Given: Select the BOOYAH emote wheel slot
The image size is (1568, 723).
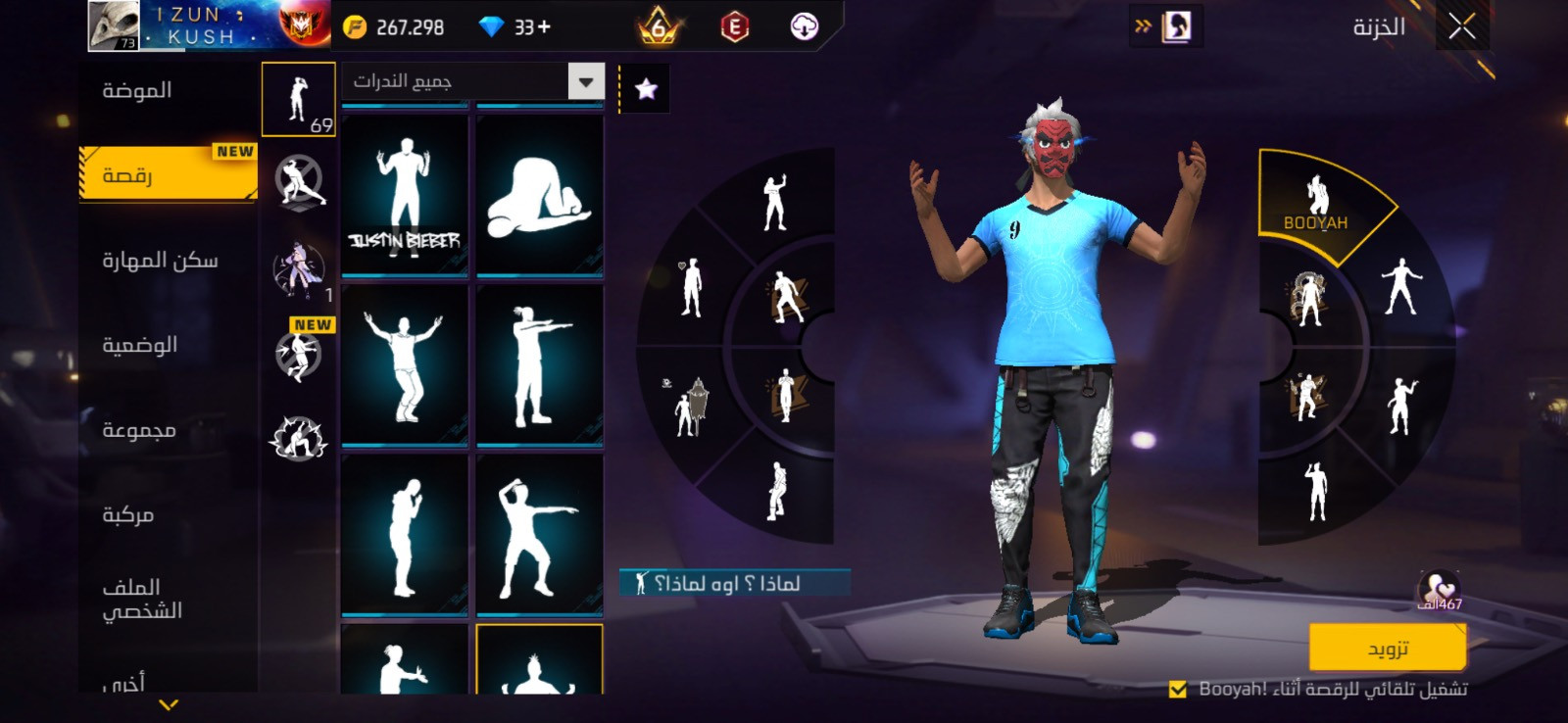Looking at the screenshot, I should (1317, 204).
